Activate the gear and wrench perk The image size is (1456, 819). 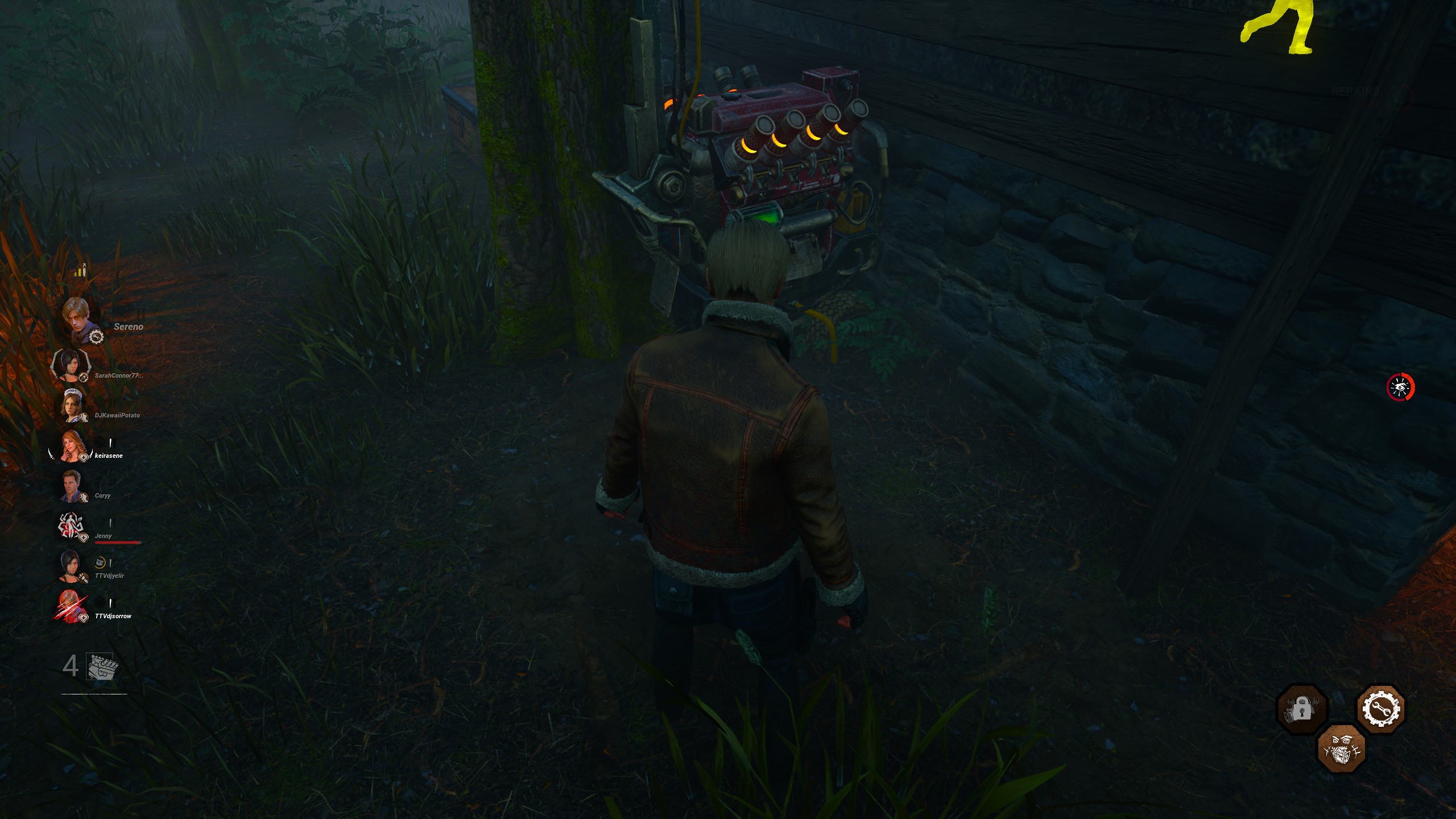(1381, 709)
